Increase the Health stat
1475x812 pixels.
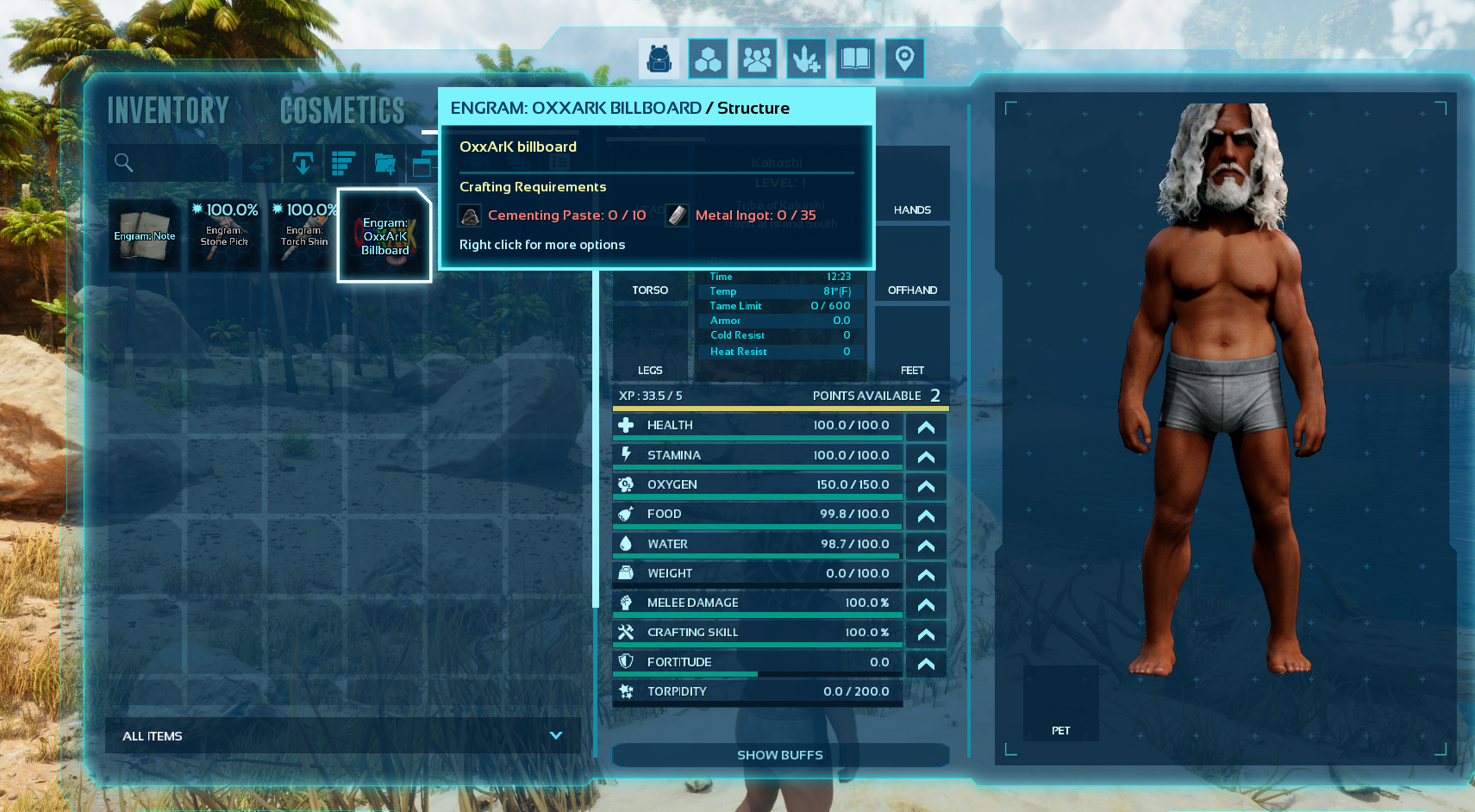(926, 427)
